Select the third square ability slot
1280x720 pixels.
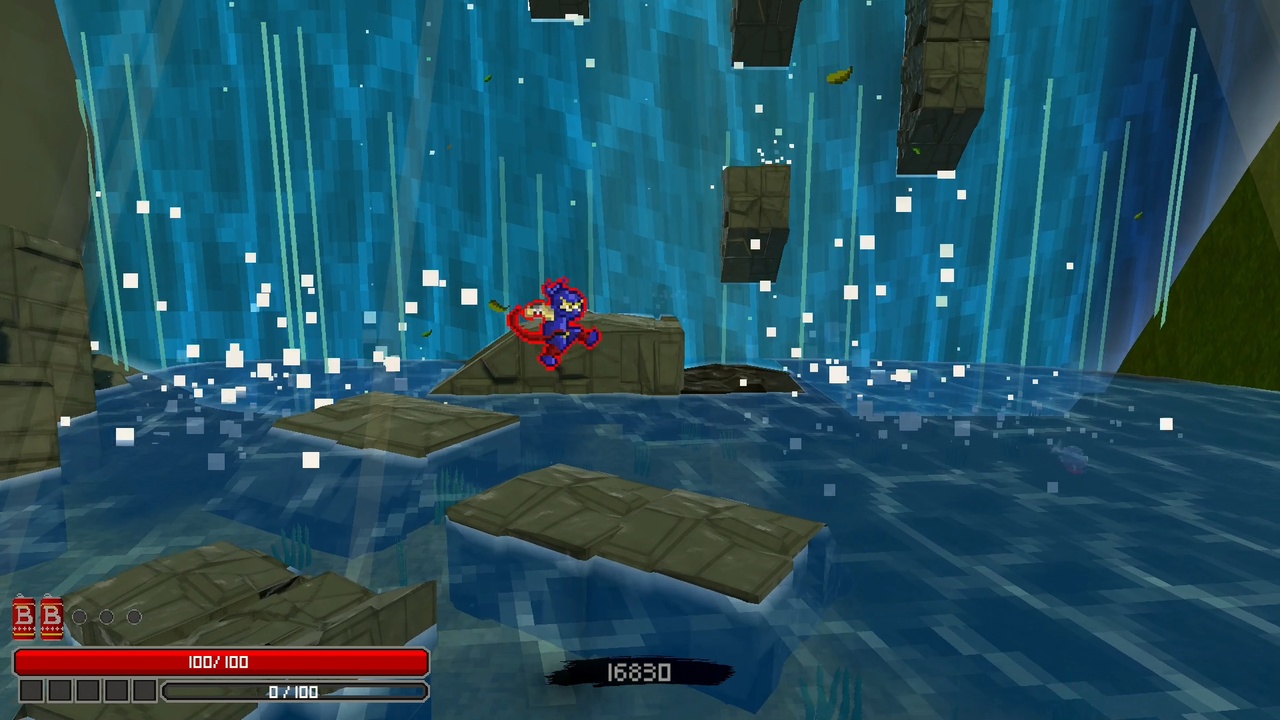[87, 690]
